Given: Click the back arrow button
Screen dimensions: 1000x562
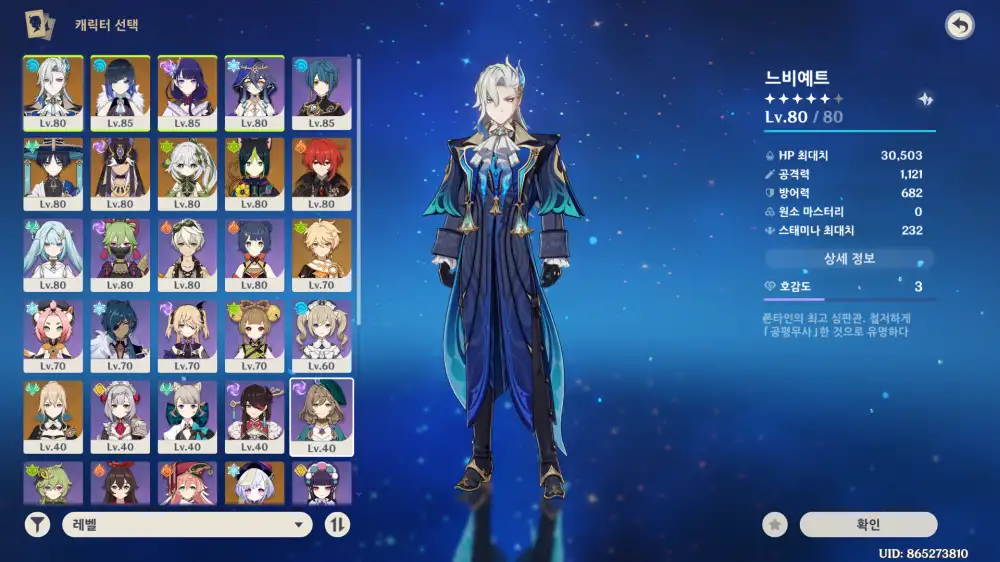Looking at the screenshot, I should click(x=959, y=26).
